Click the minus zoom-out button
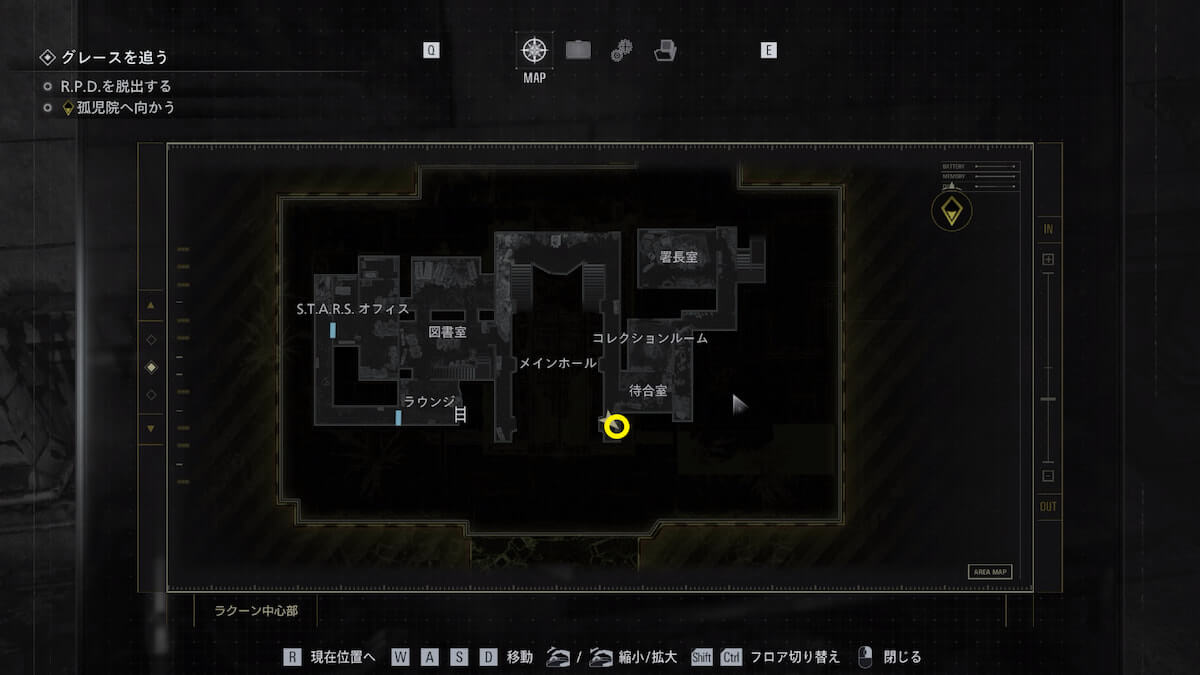The image size is (1200, 675). 1048,476
